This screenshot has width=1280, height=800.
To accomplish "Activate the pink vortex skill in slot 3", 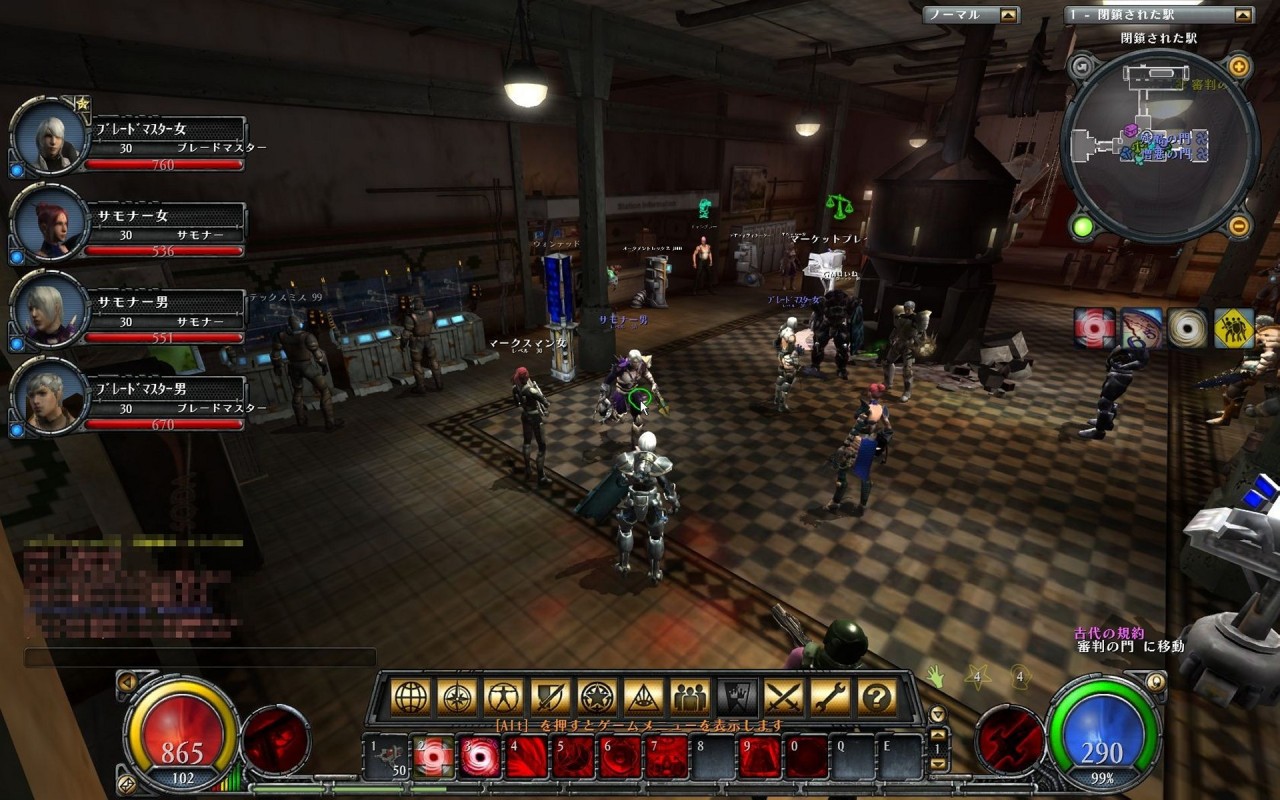I will 481,756.
